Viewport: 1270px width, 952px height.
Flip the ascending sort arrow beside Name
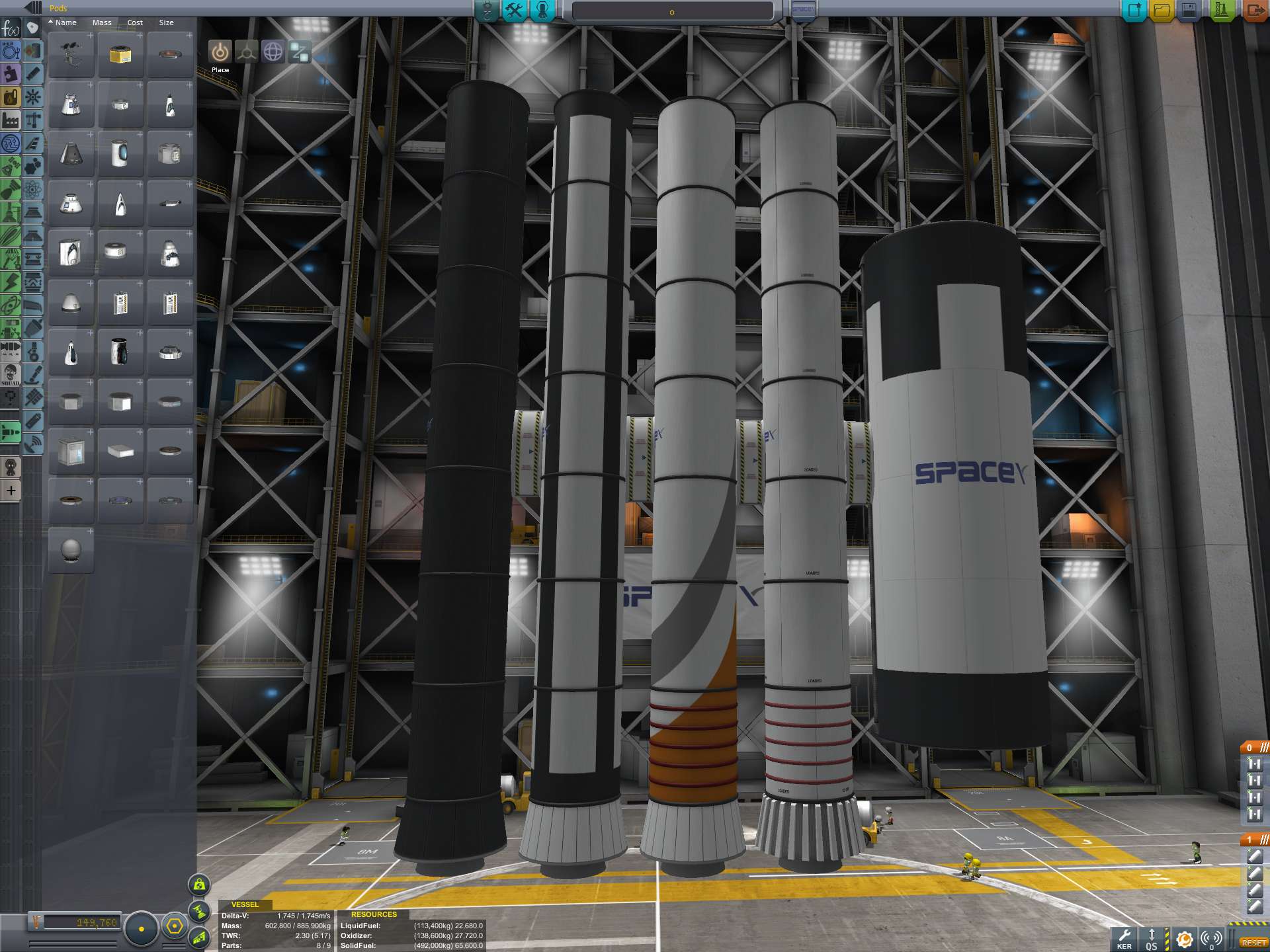51,22
